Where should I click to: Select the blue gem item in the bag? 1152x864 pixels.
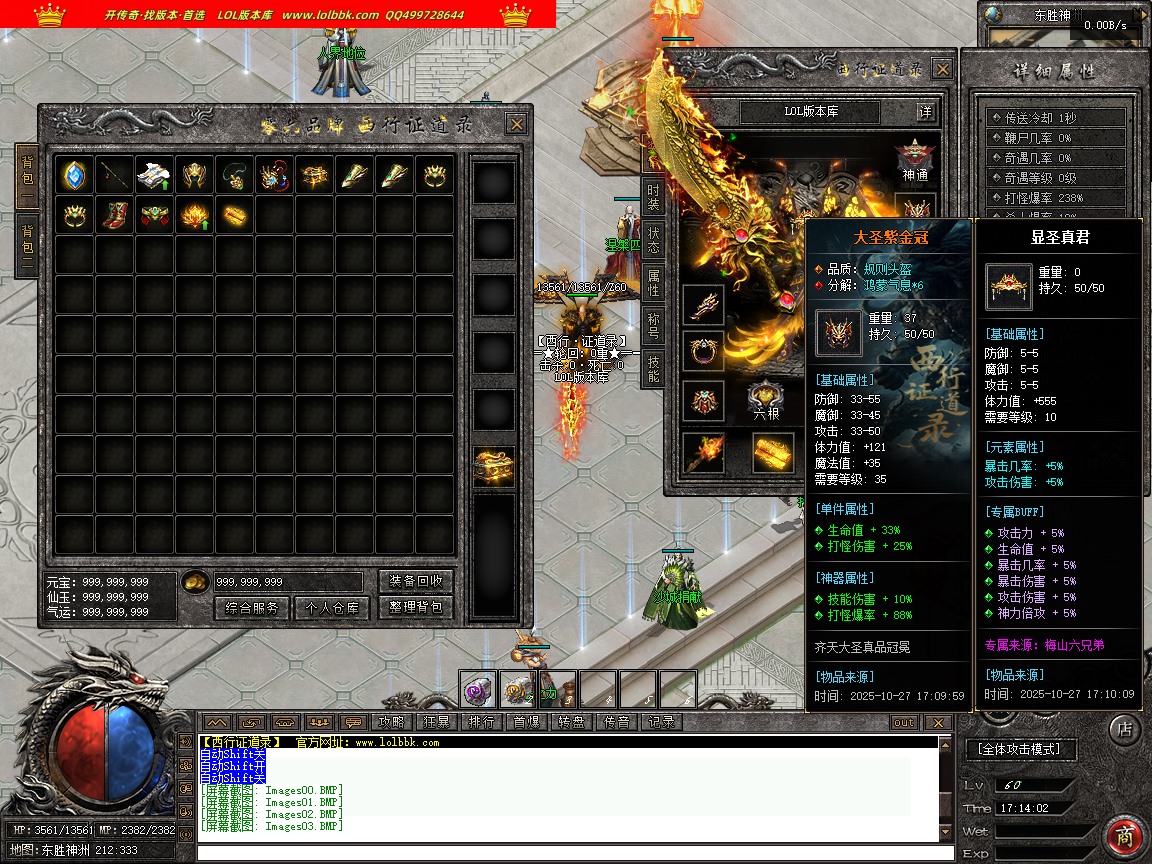[74, 175]
